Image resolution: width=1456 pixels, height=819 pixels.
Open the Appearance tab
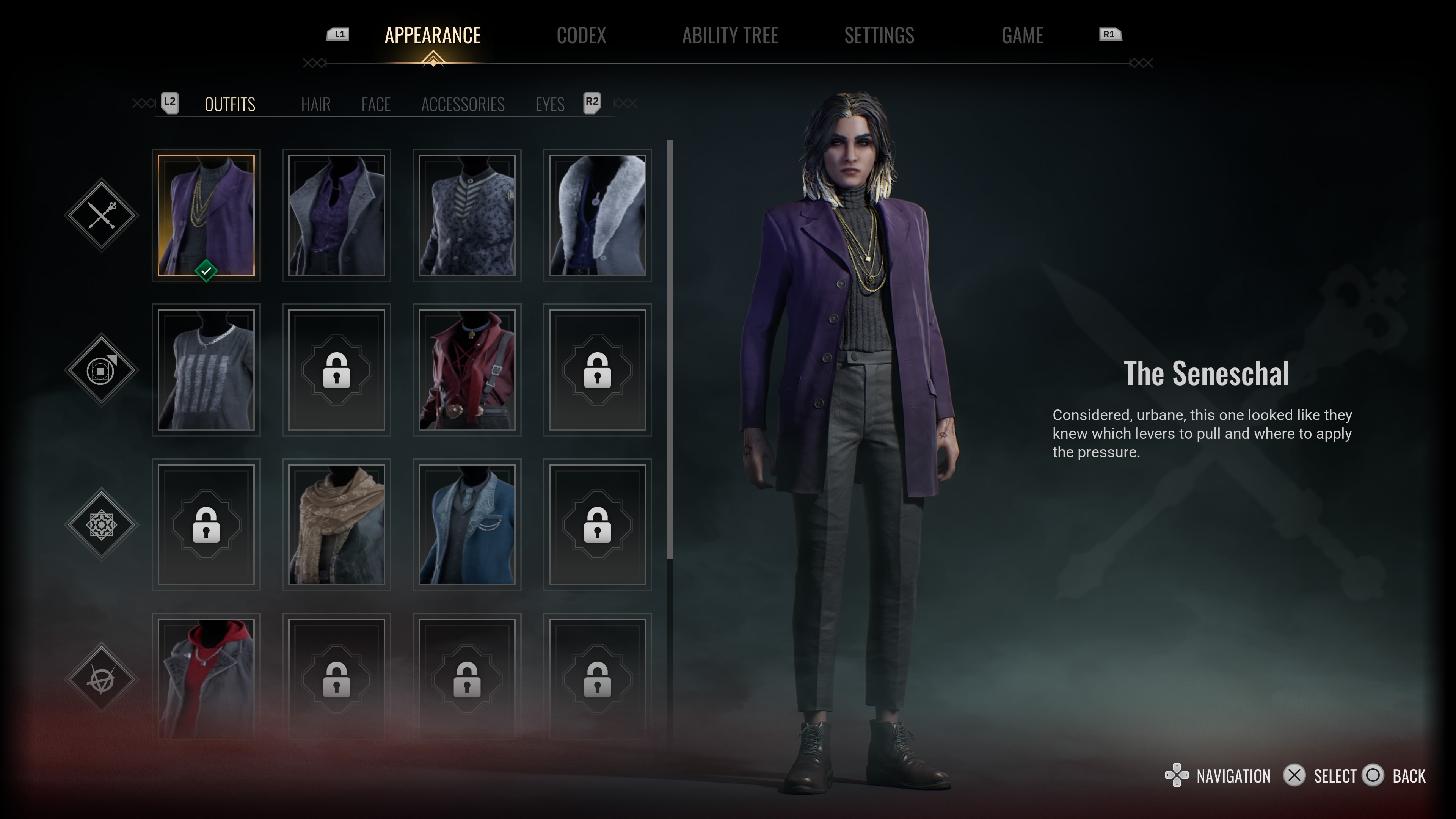coord(432,36)
